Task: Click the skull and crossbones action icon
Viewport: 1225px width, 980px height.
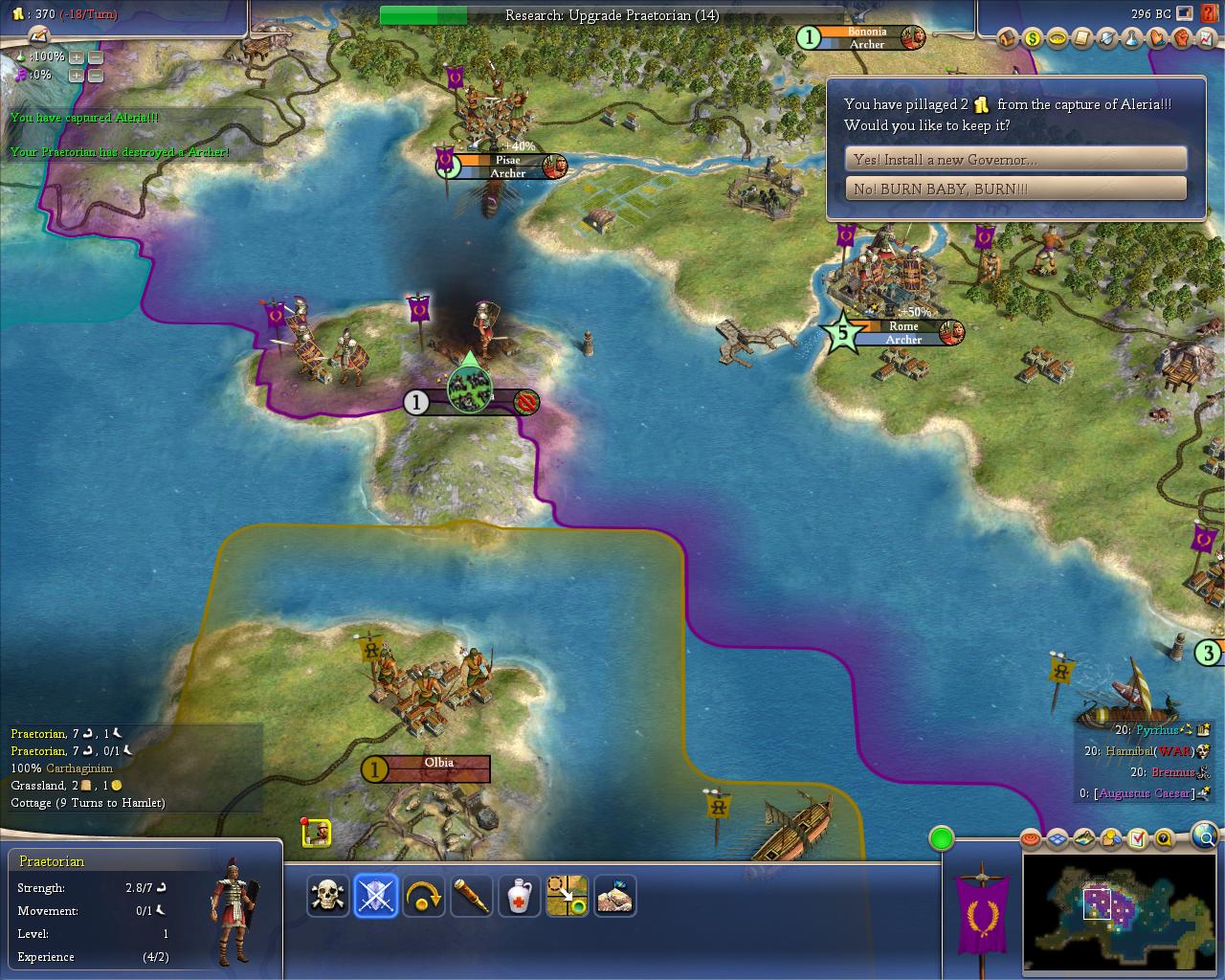Action: [x=328, y=897]
